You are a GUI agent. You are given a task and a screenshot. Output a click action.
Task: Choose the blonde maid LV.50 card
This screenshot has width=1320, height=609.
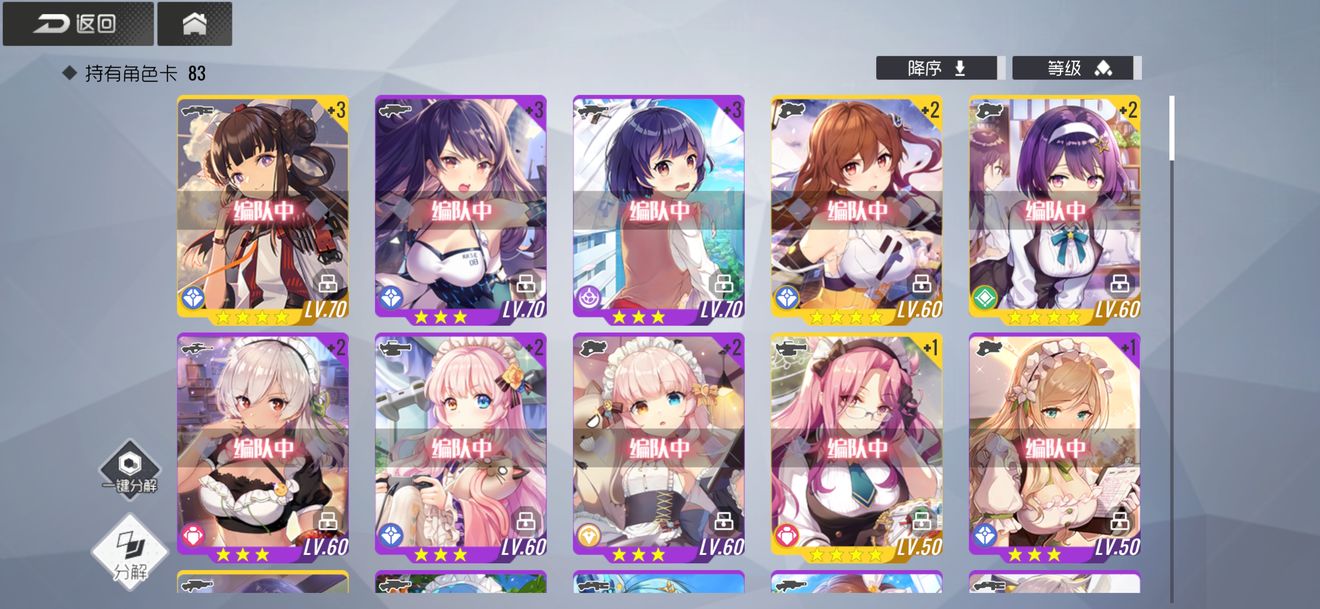pos(1054,444)
